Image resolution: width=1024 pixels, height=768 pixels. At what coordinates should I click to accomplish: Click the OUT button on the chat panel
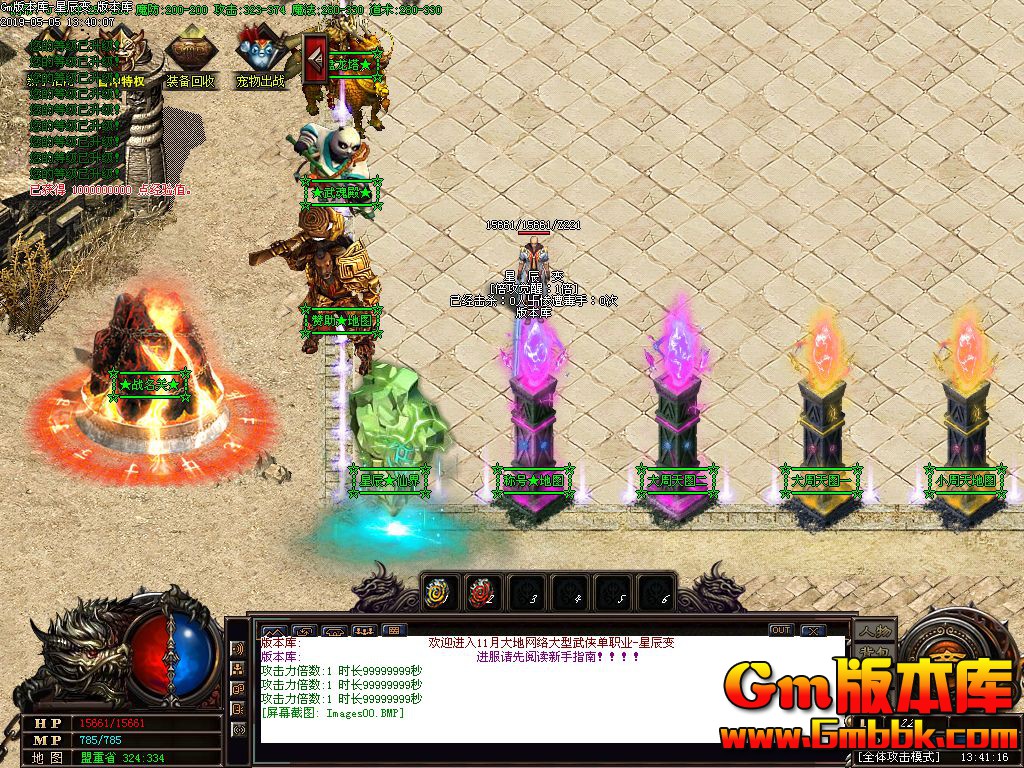[781, 630]
